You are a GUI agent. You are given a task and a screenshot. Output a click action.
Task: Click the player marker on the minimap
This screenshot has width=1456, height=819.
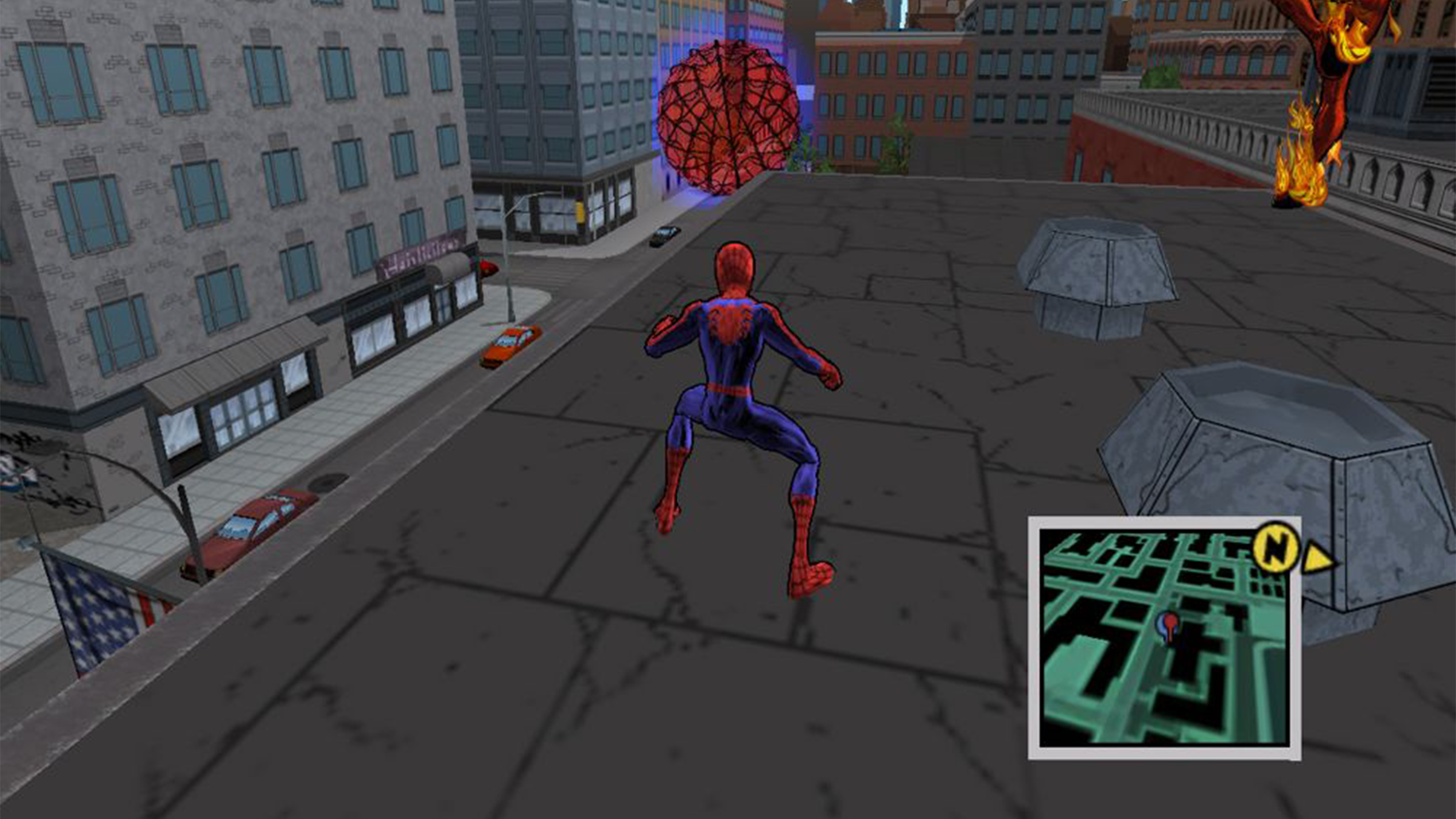(1168, 625)
